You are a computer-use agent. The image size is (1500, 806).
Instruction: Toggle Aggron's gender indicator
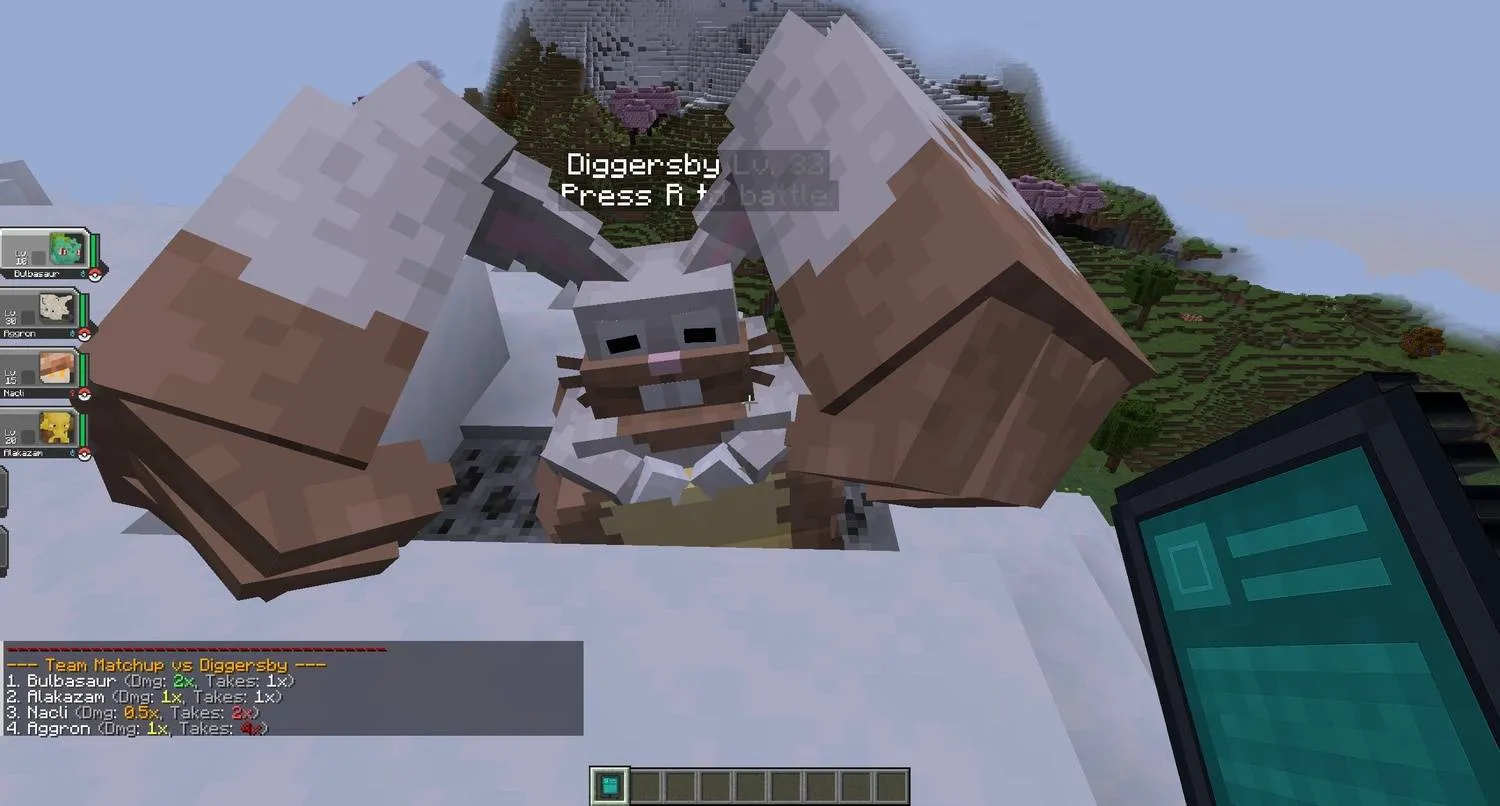point(73,332)
